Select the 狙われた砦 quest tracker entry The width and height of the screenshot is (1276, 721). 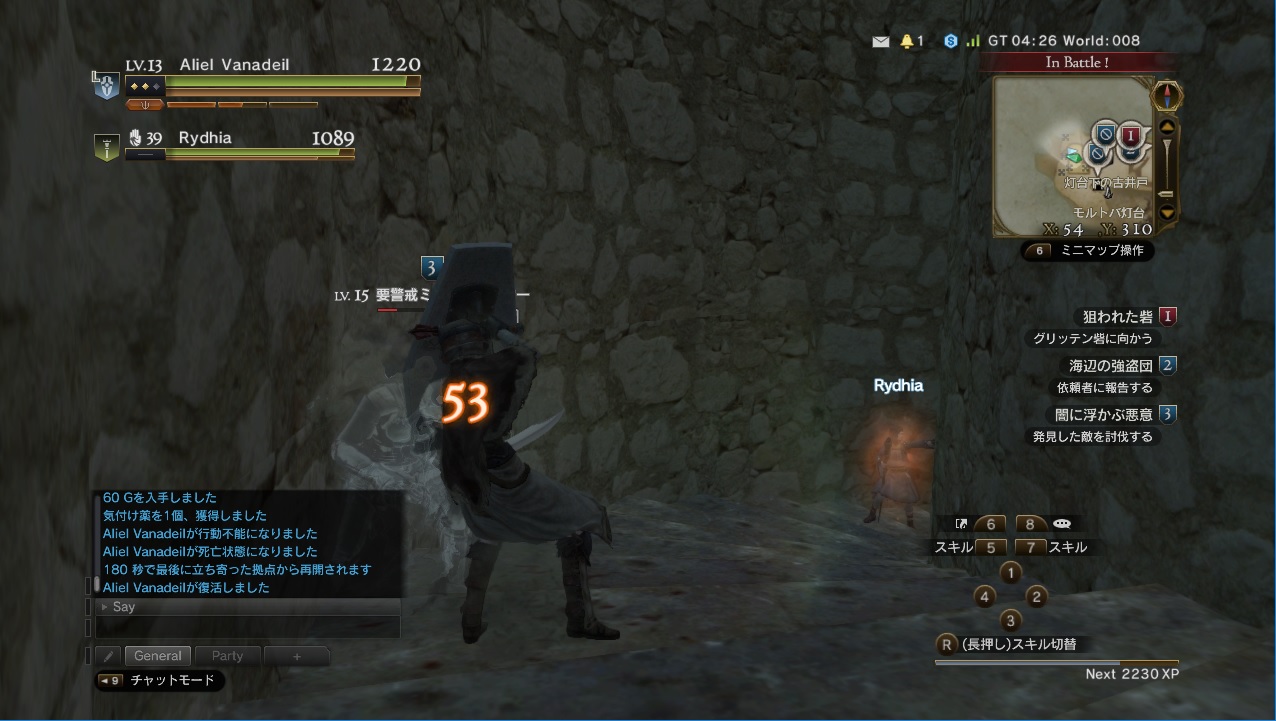pyautogui.click(x=1117, y=316)
